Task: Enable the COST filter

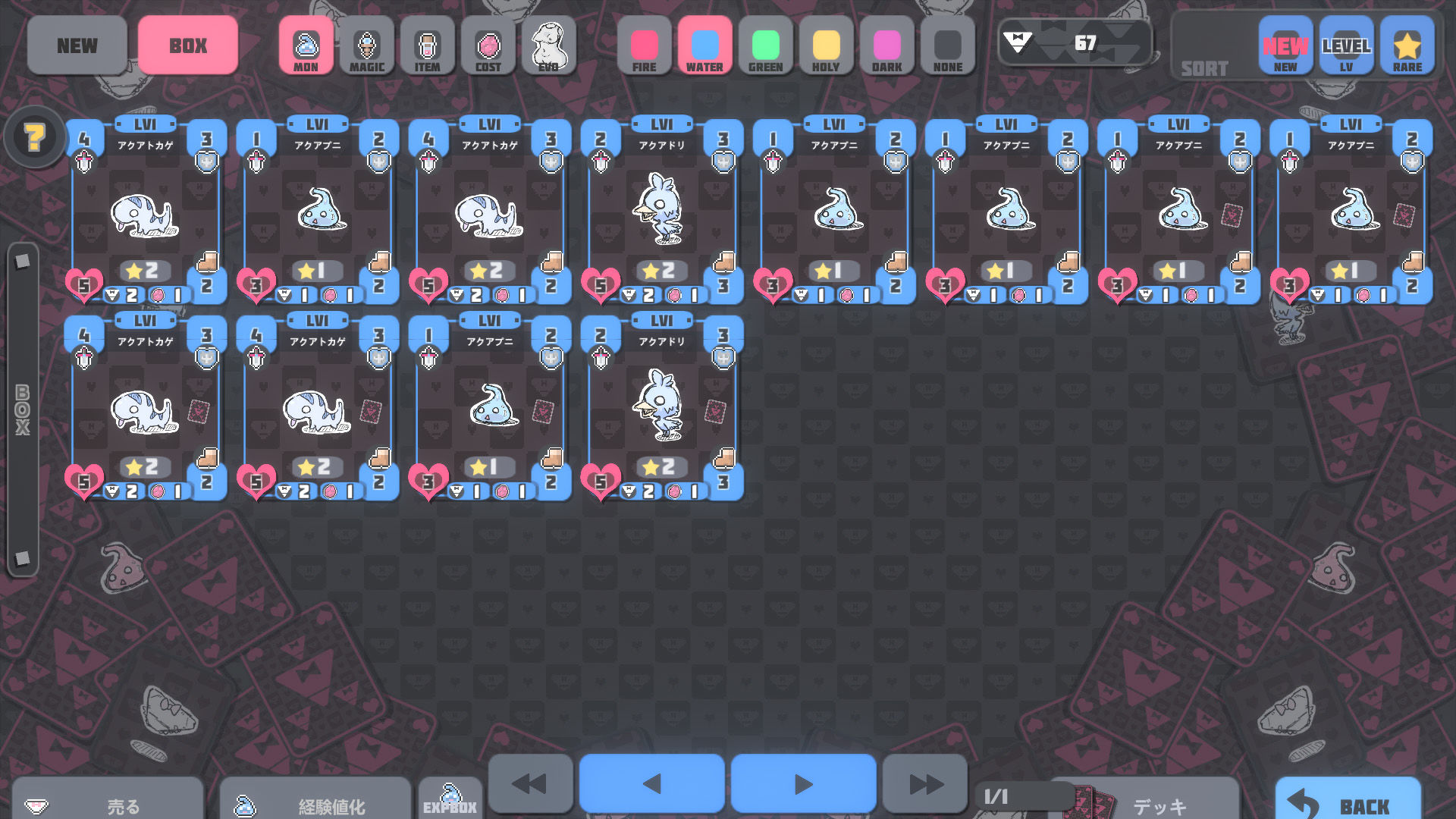Action: point(488,47)
